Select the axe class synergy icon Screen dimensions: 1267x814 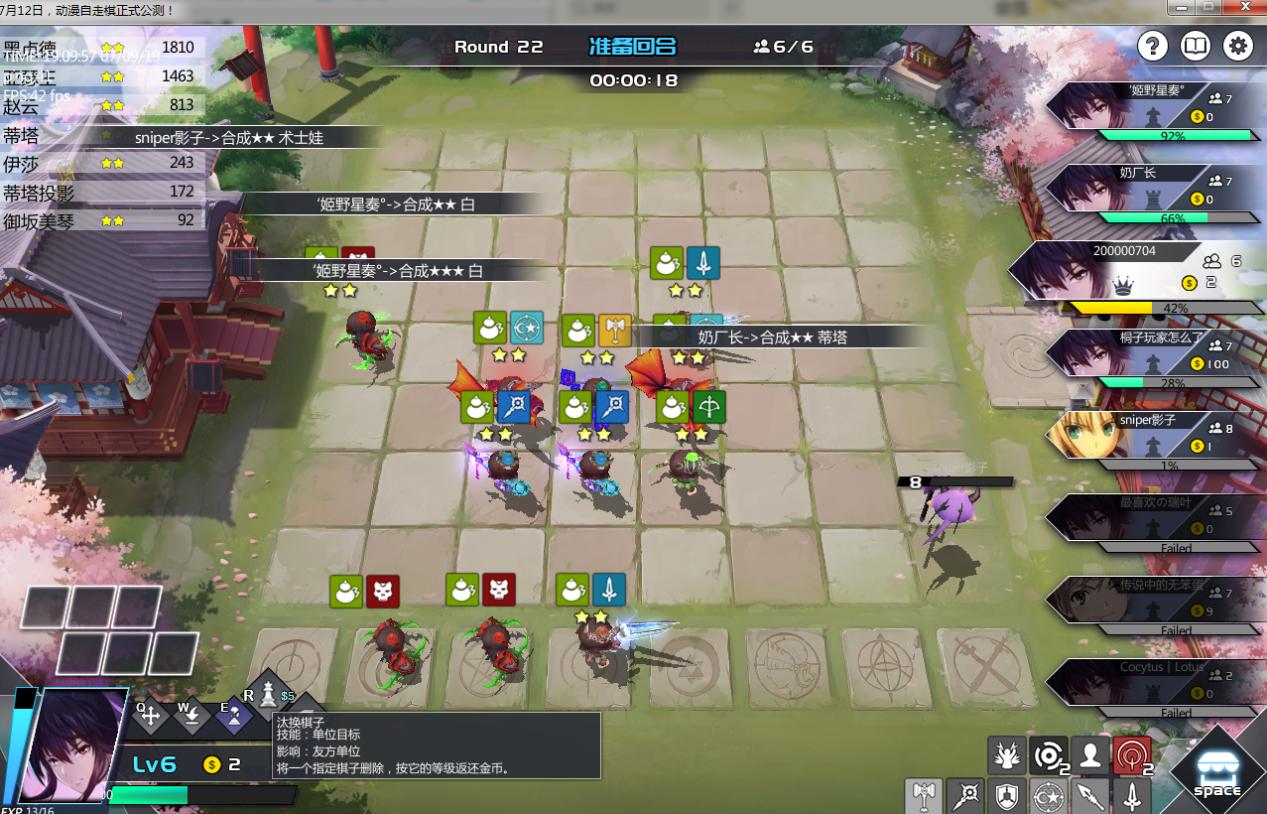click(x=924, y=797)
